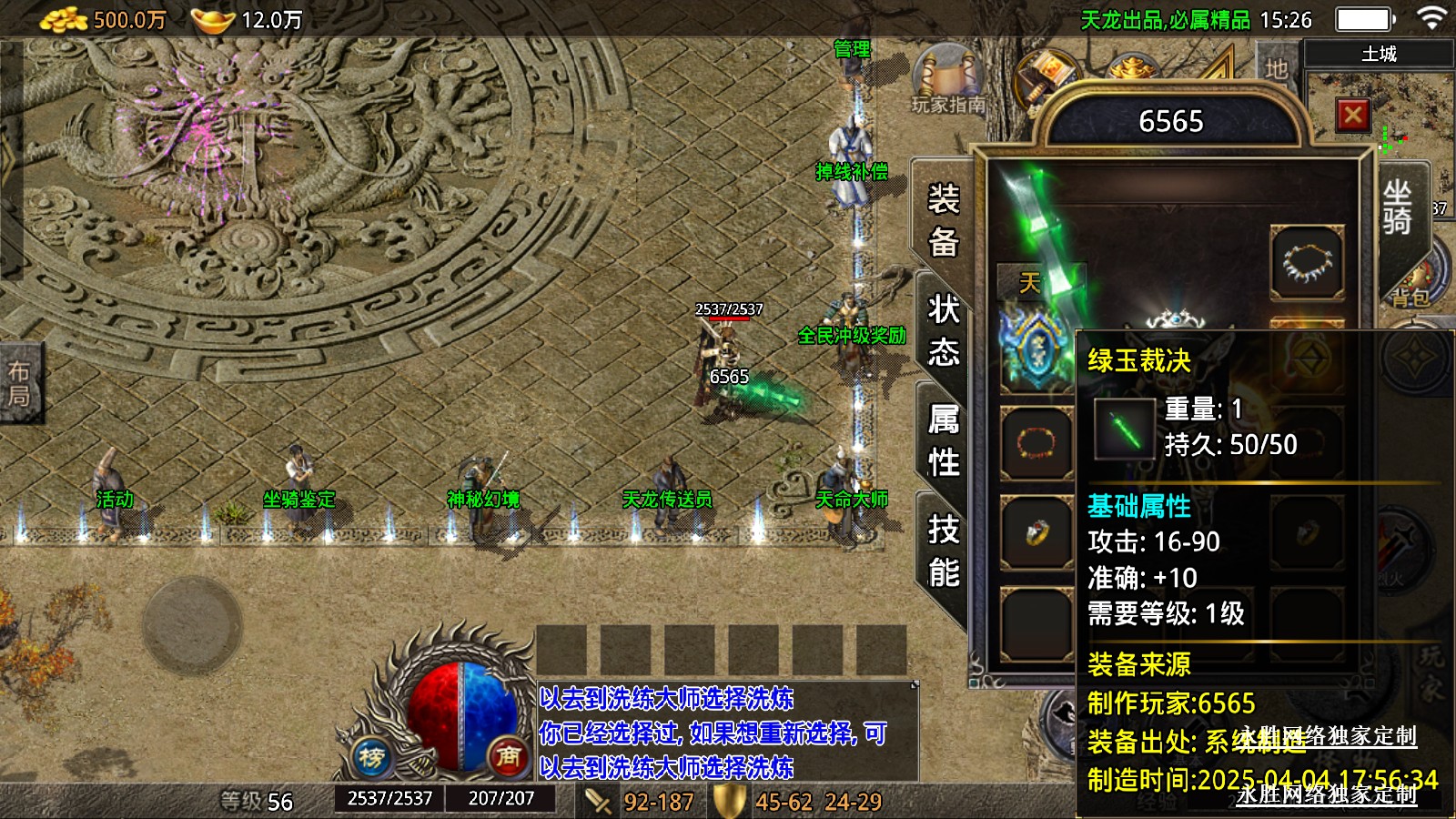Open the 状态 status tab
Screen dimensions: 1456x819
coord(943,329)
